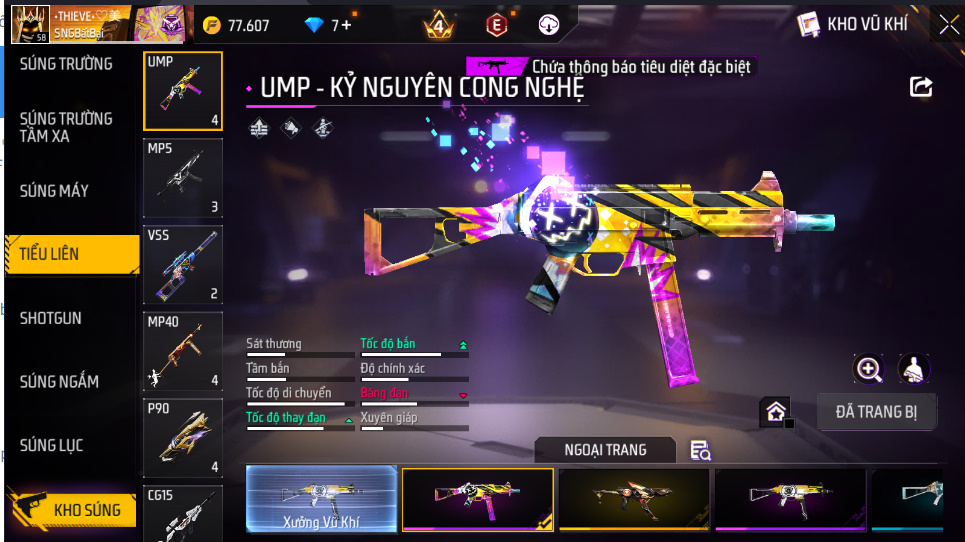Image resolution: width=965 pixels, height=542 pixels.
Task: Open the Xưởng Vũ Khí skin tile
Action: coord(321,498)
